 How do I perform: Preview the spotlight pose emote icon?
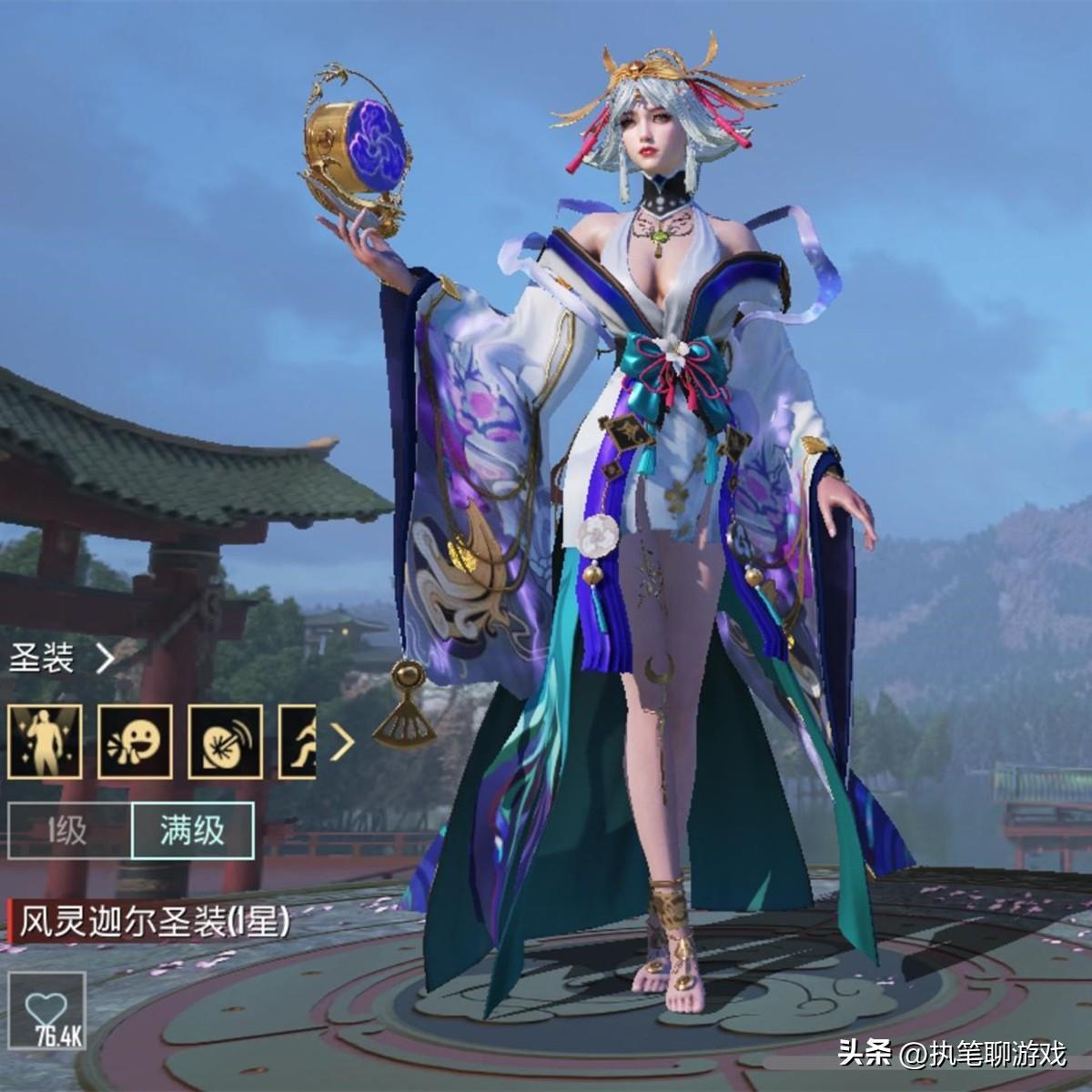click(45, 742)
